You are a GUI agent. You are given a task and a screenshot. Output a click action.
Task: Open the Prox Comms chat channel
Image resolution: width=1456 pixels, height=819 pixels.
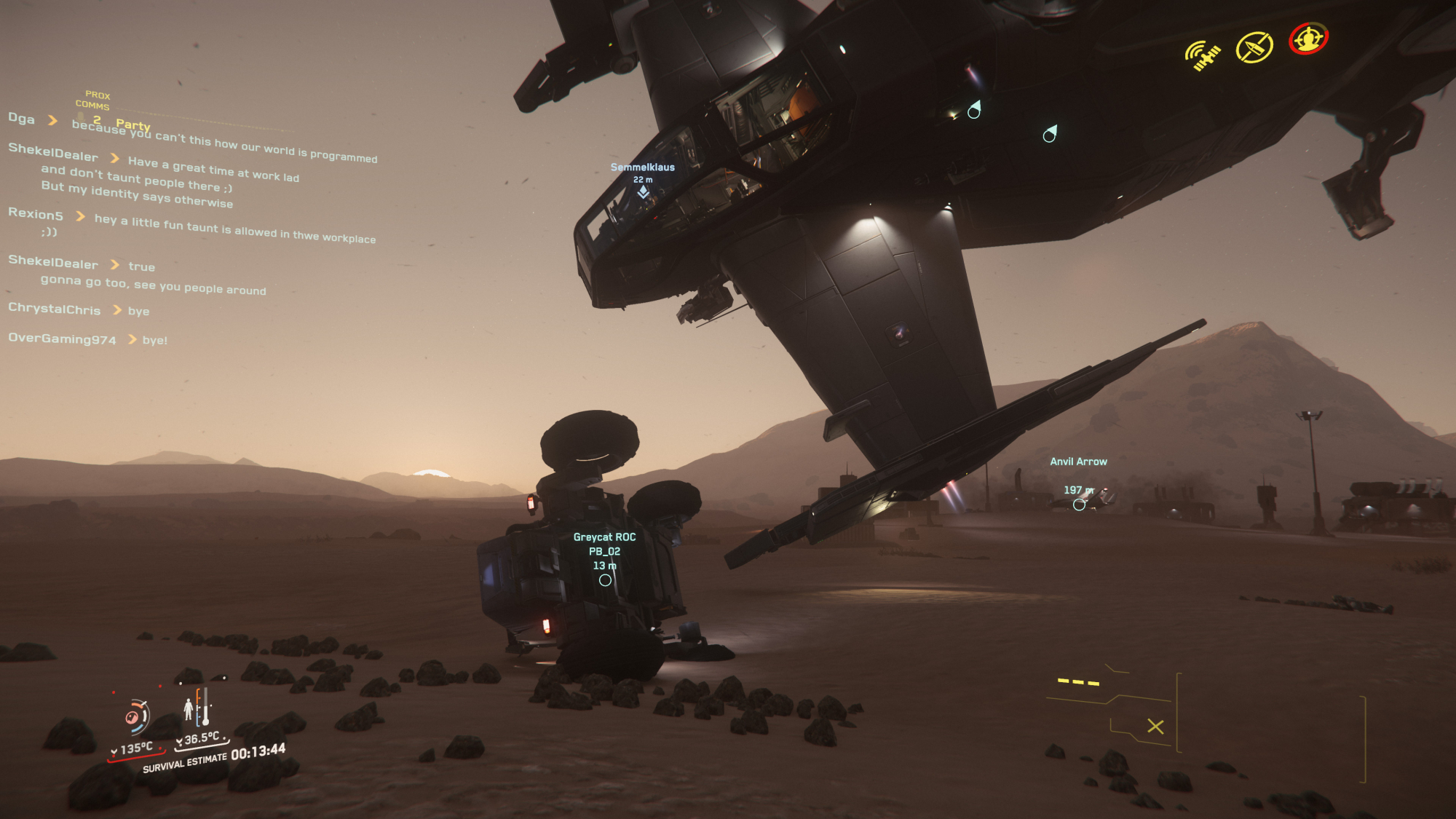coord(93,100)
